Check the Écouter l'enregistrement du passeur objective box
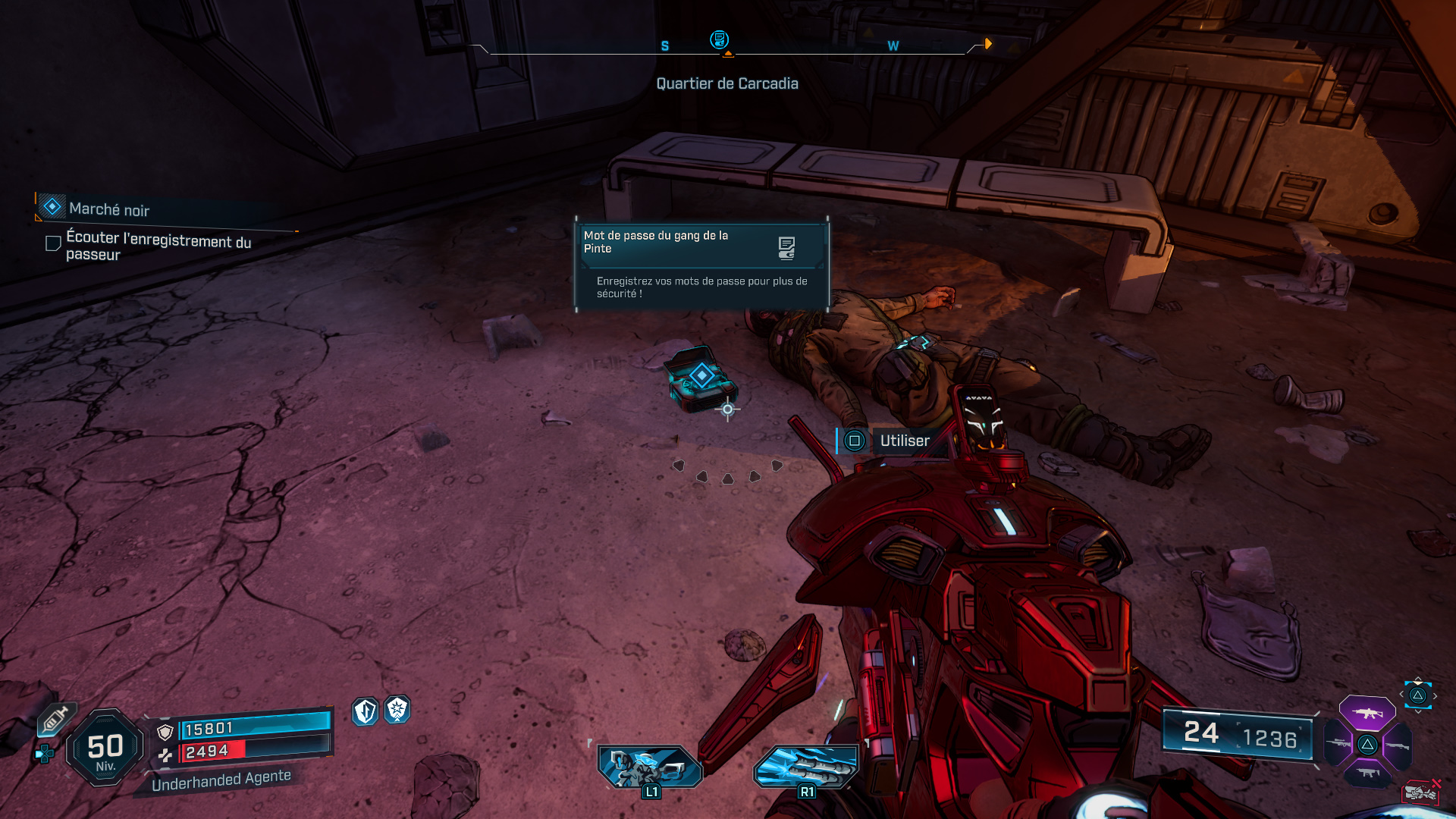The height and width of the screenshot is (819, 1456). coord(52,243)
